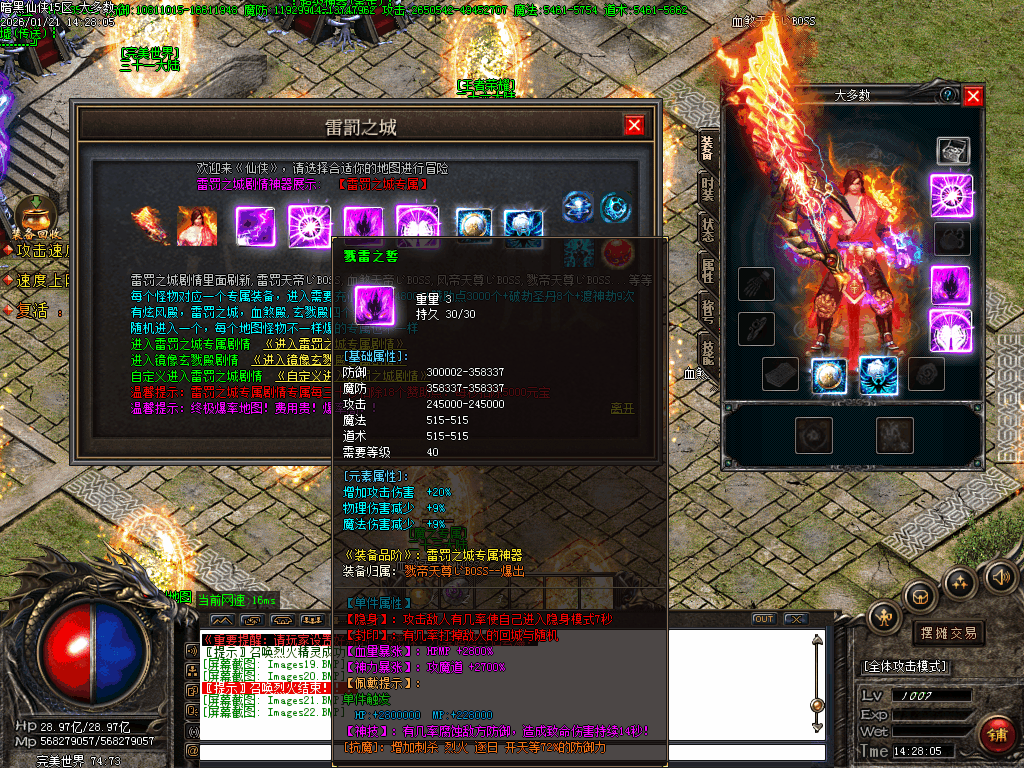Change the 全体攻击模式 attack mode
The image size is (1024, 768).
[905, 666]
